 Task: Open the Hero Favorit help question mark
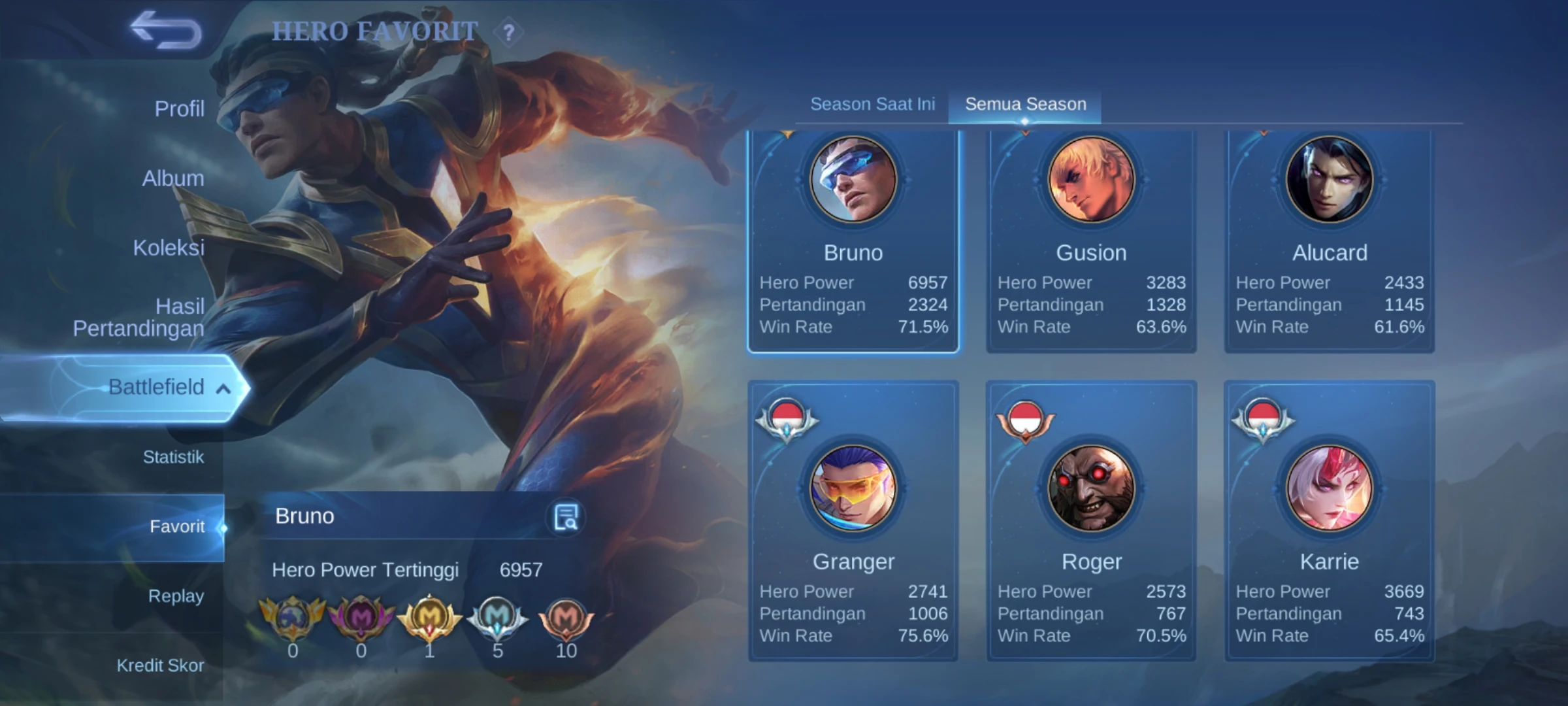509,32
